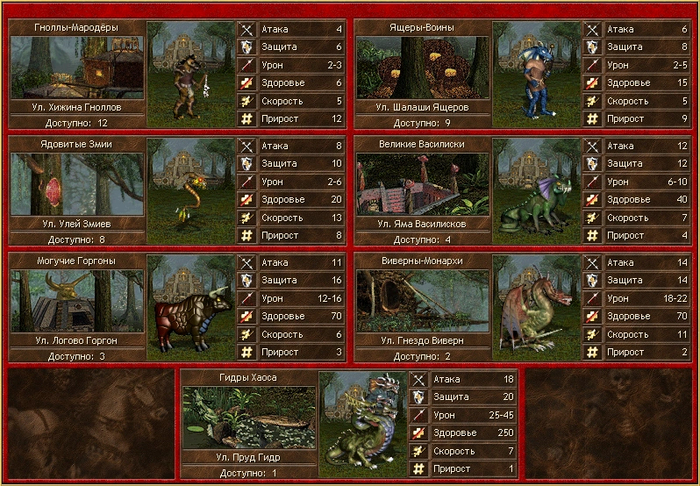Open the Хижина Гноллов dwelling picture
700x486 pixels.
point(77,67)
